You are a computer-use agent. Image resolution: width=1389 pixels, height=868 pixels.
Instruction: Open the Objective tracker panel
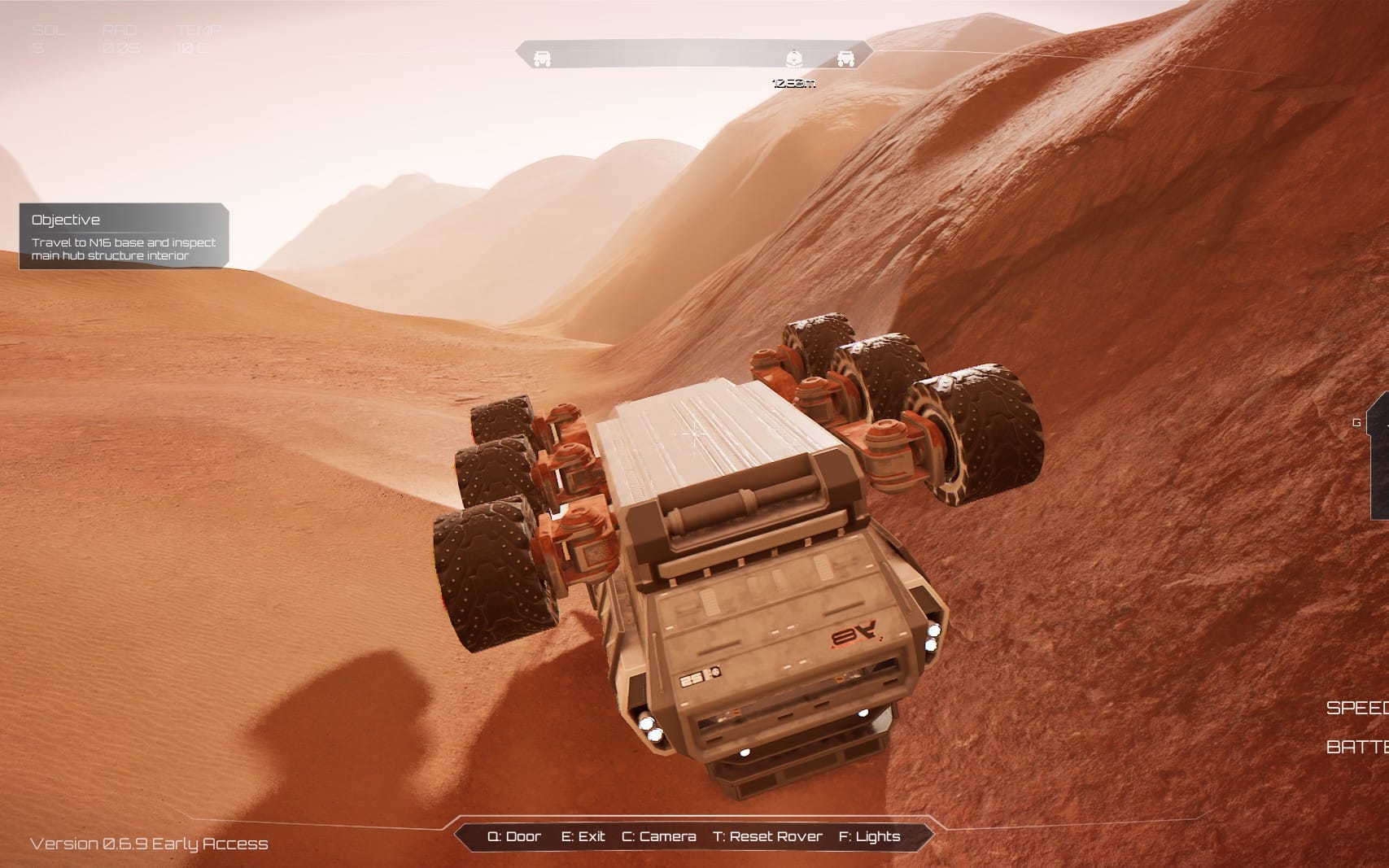(x=124, y=236)
